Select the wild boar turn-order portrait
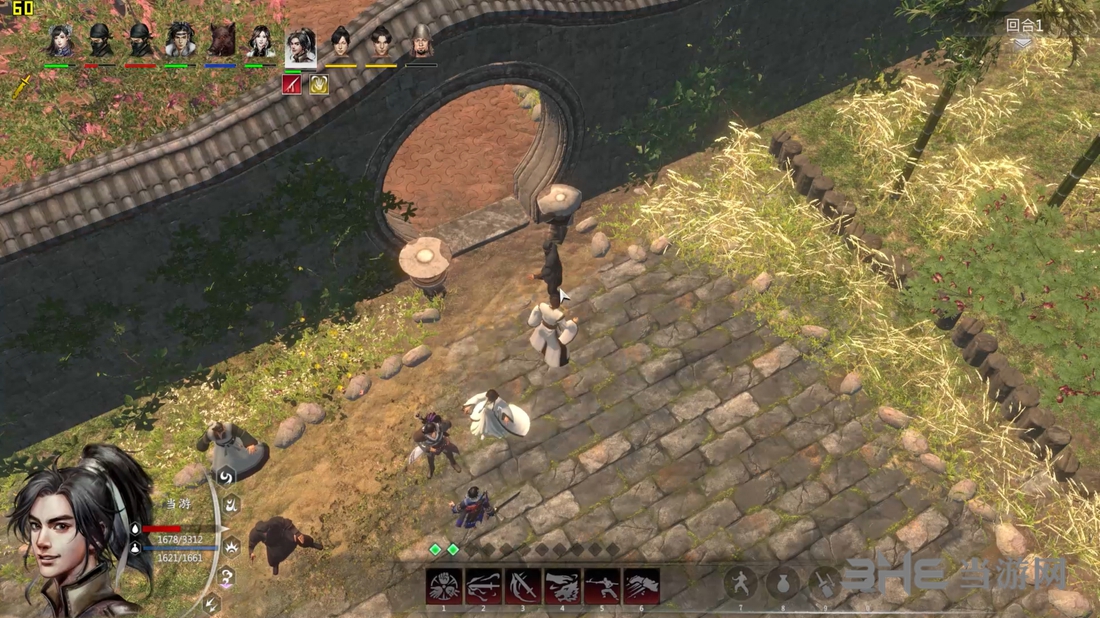 point(221,42)
